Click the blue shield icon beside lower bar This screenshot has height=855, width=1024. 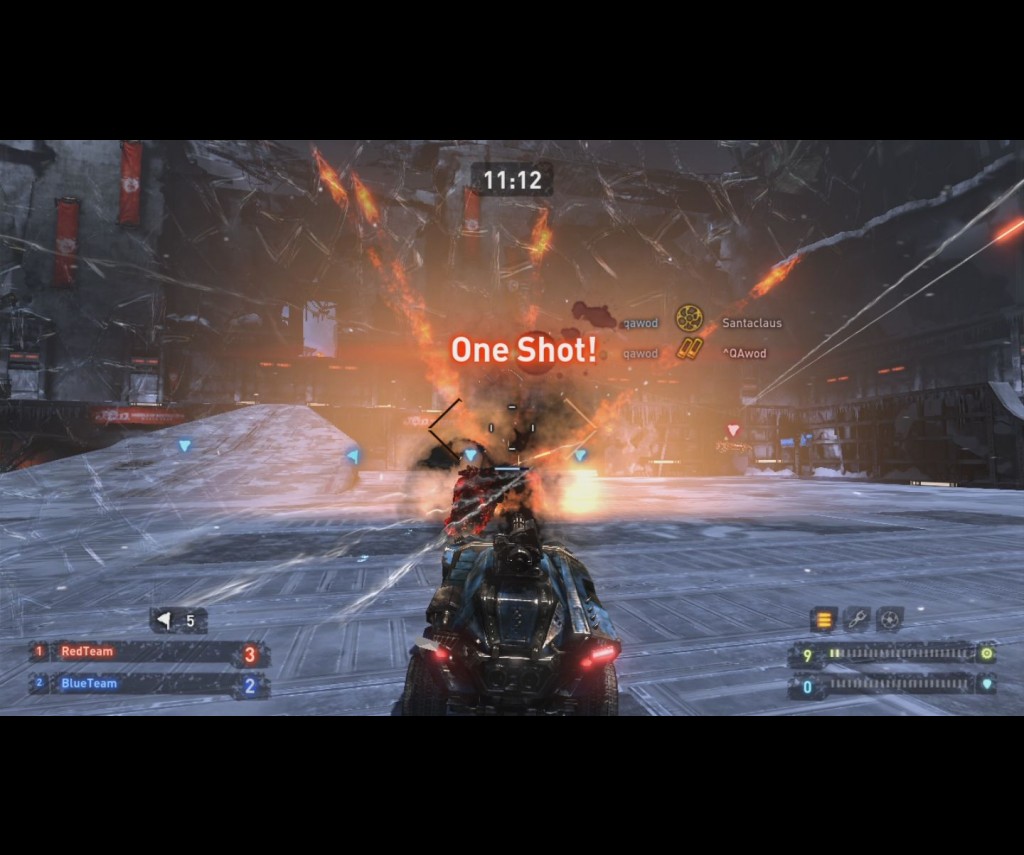pos(986,686)
